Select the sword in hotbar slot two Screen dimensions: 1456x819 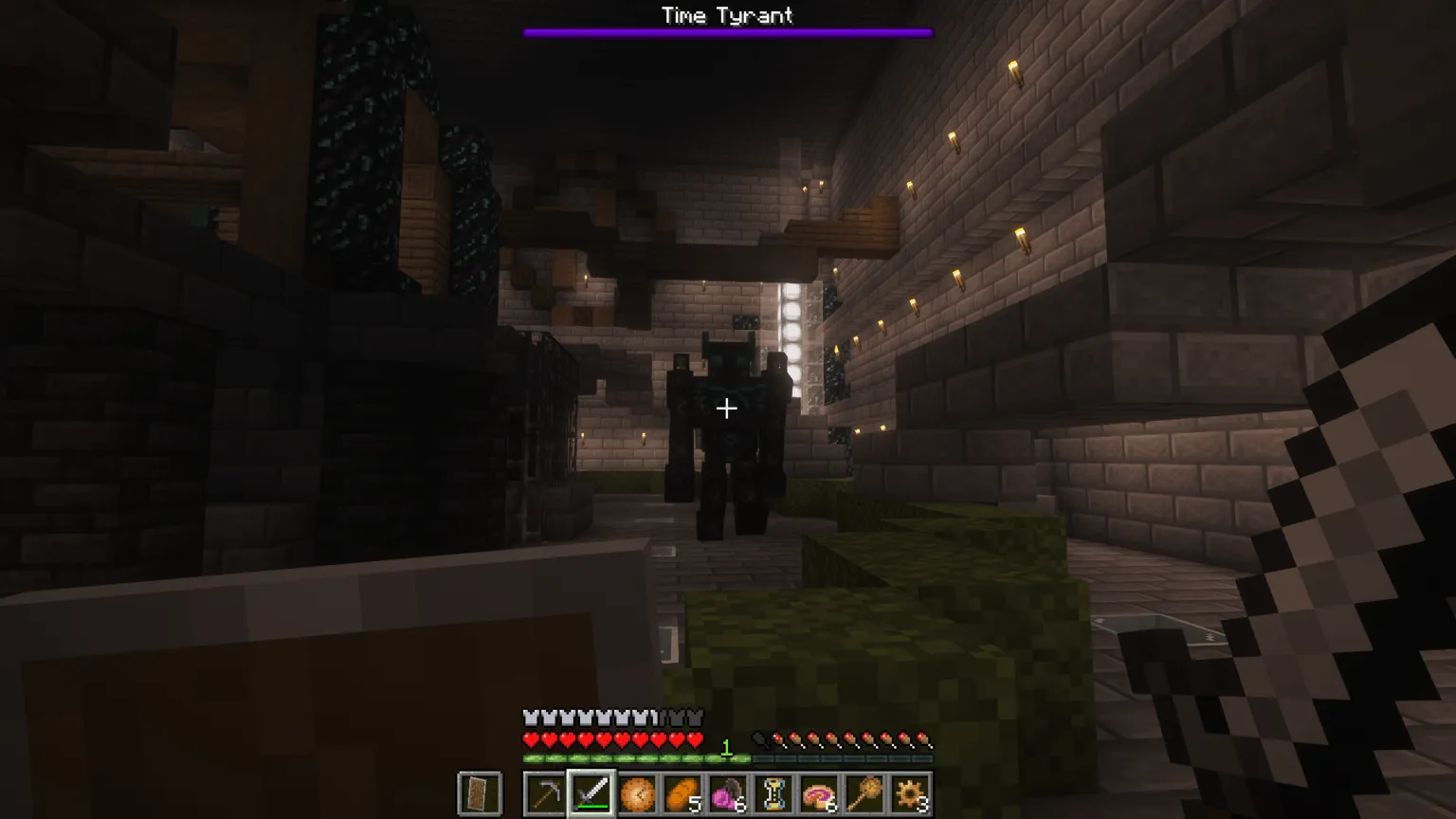point(592,793)
